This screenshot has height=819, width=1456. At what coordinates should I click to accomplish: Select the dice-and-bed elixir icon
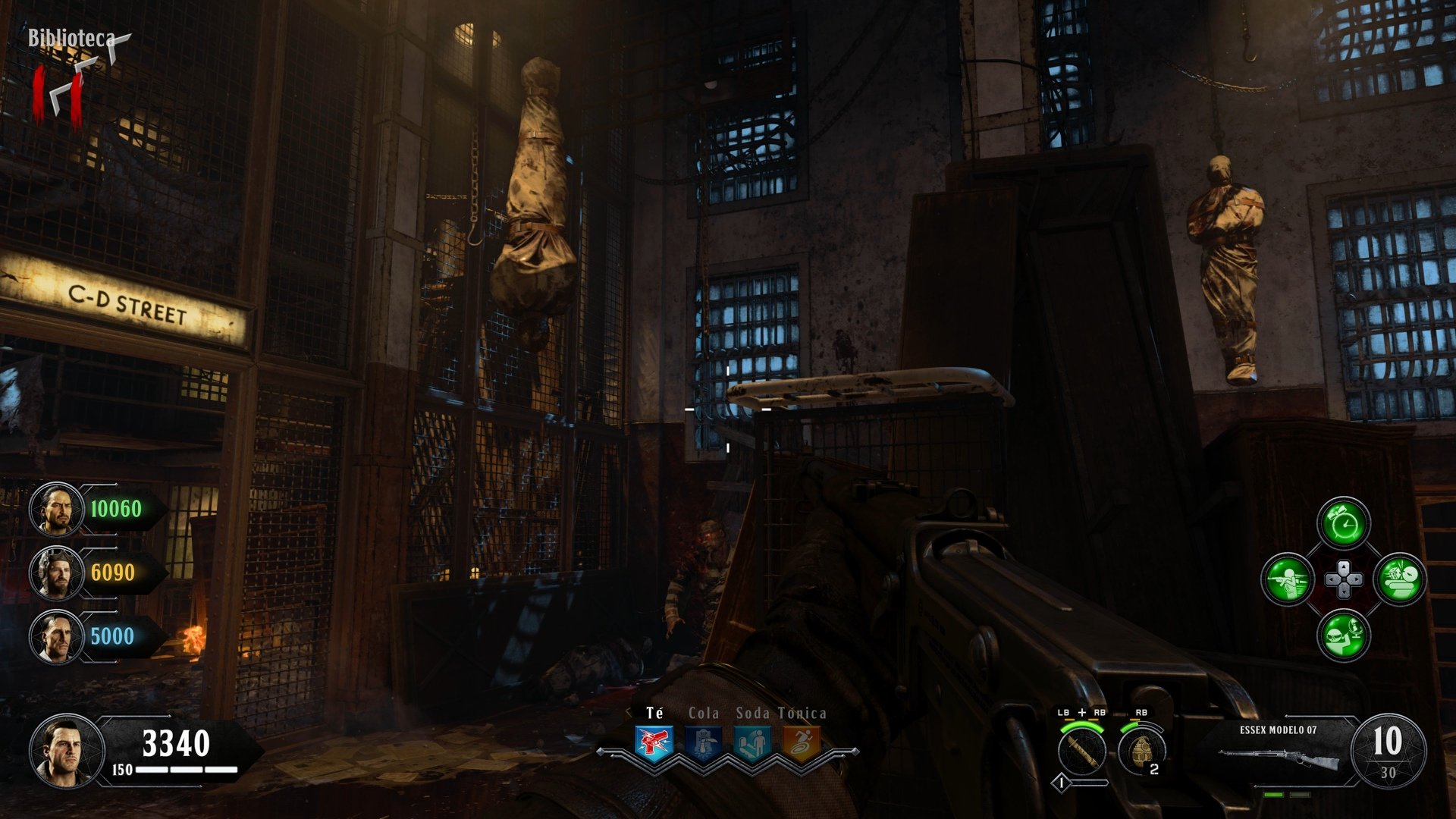(1399, 579)
